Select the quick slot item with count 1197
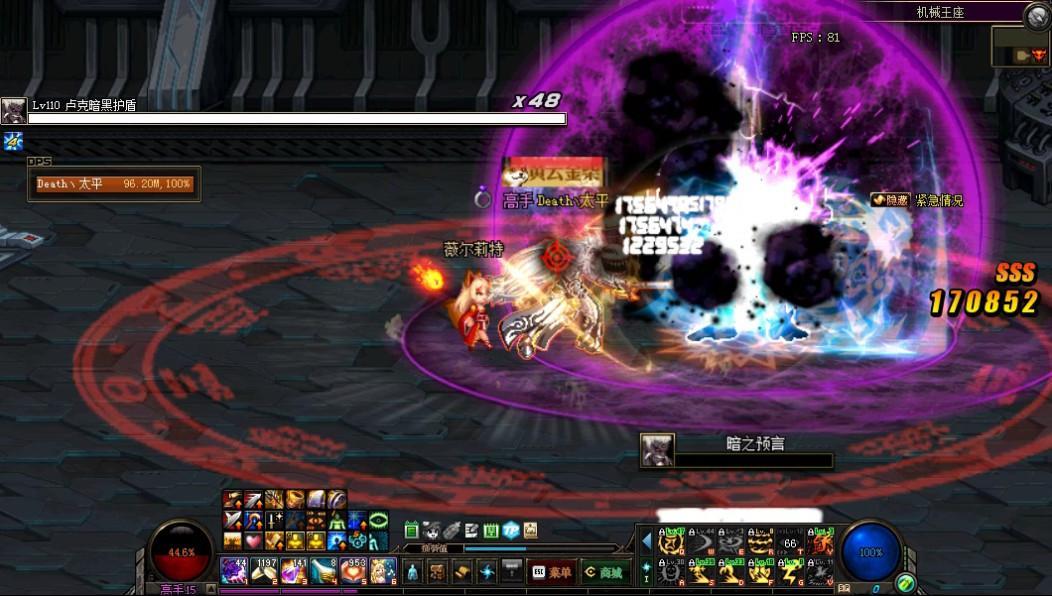 pyautogui.click(x=265, y=570)
